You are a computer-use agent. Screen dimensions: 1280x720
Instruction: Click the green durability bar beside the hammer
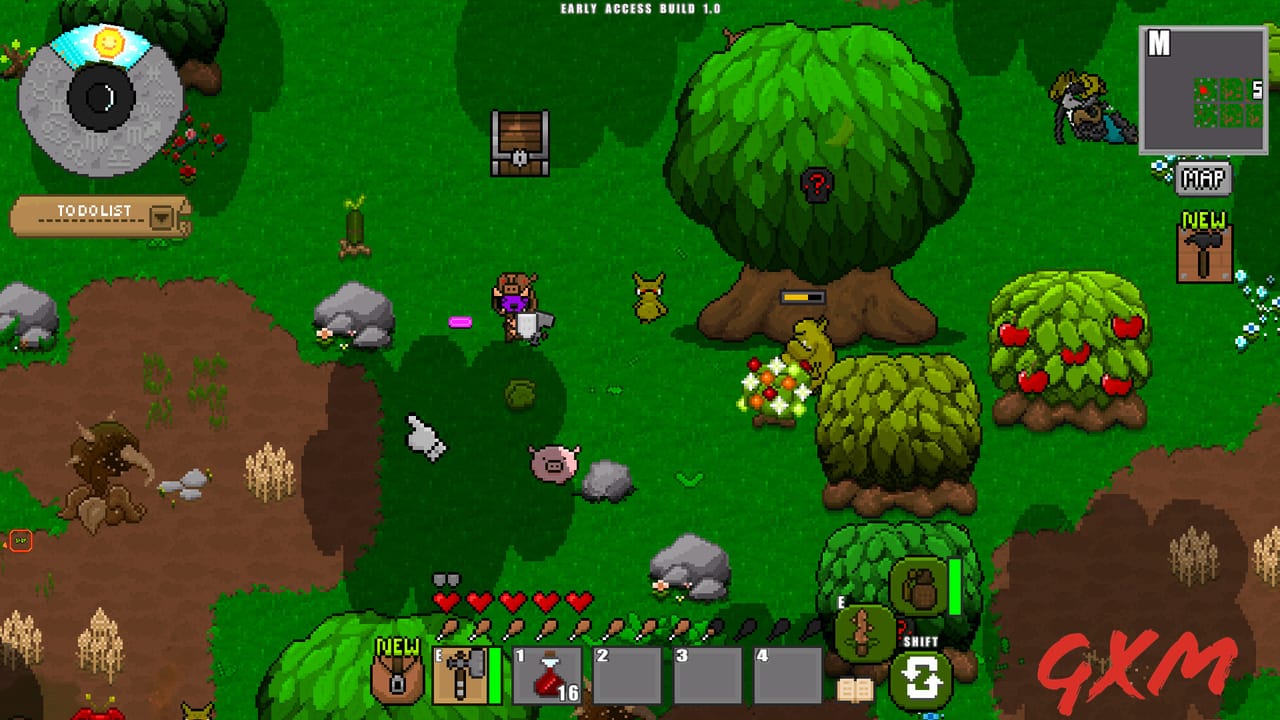[x=493, y=674]
